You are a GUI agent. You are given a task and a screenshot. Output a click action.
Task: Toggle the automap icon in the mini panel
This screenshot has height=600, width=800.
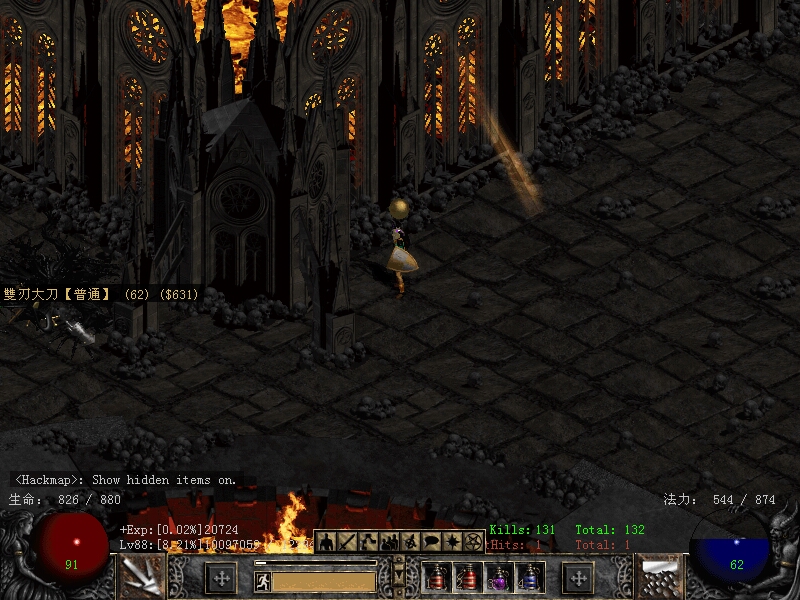pos(410,542)
